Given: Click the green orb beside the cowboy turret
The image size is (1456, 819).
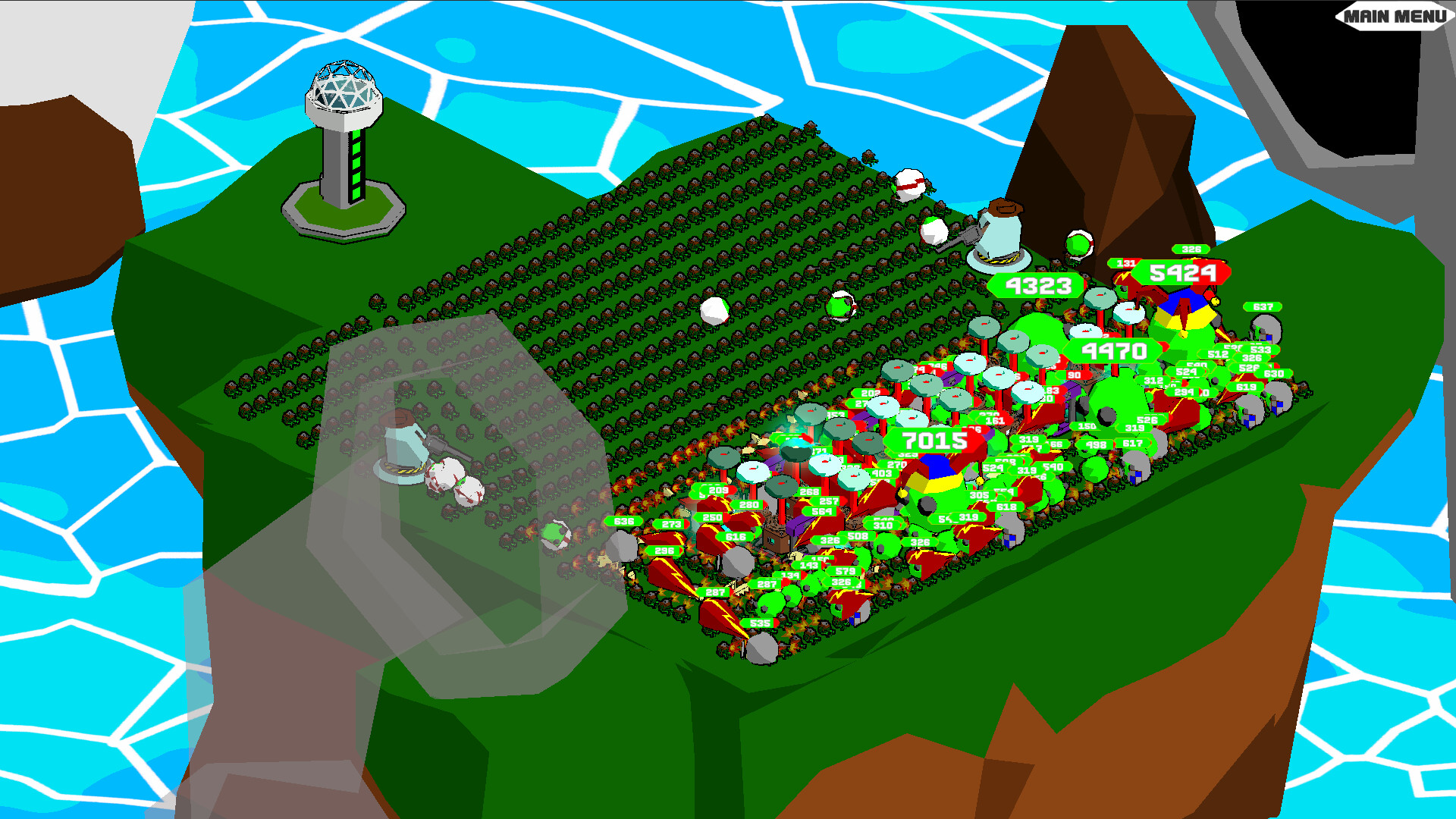Looking at the screenshot, I should pos(1078,243).
